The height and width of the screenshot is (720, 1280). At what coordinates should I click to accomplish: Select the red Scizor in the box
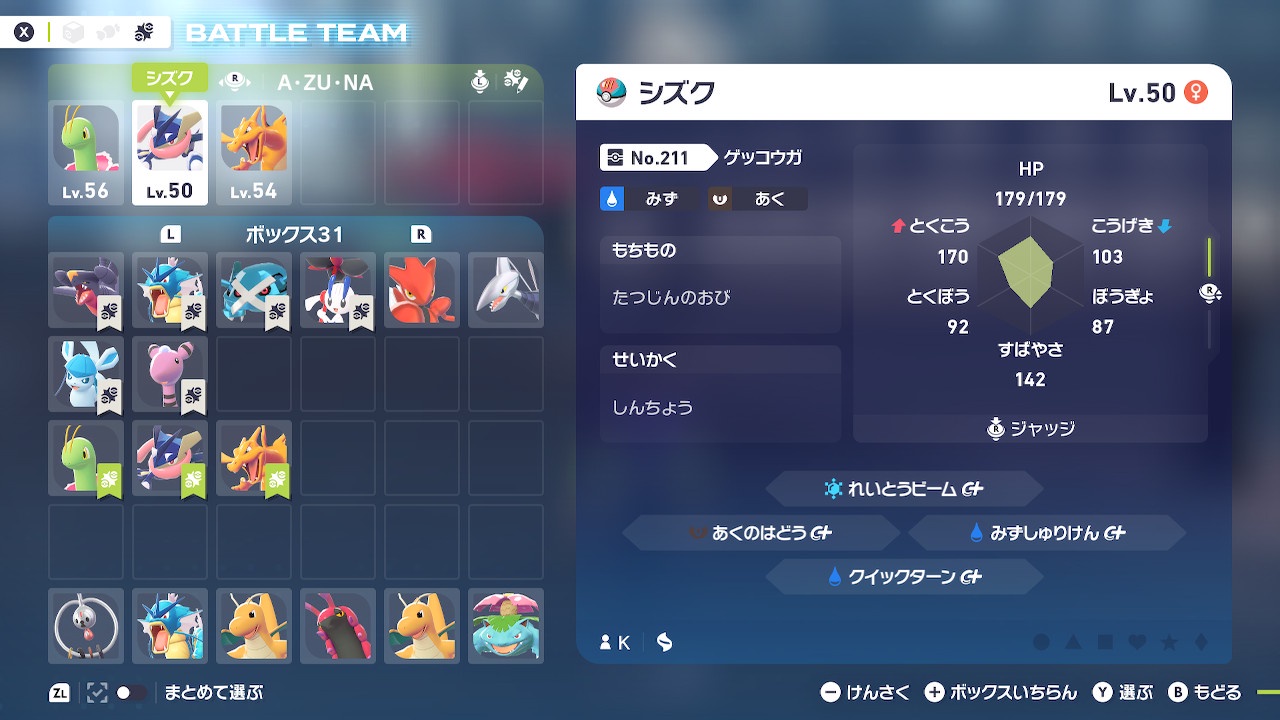422,290
